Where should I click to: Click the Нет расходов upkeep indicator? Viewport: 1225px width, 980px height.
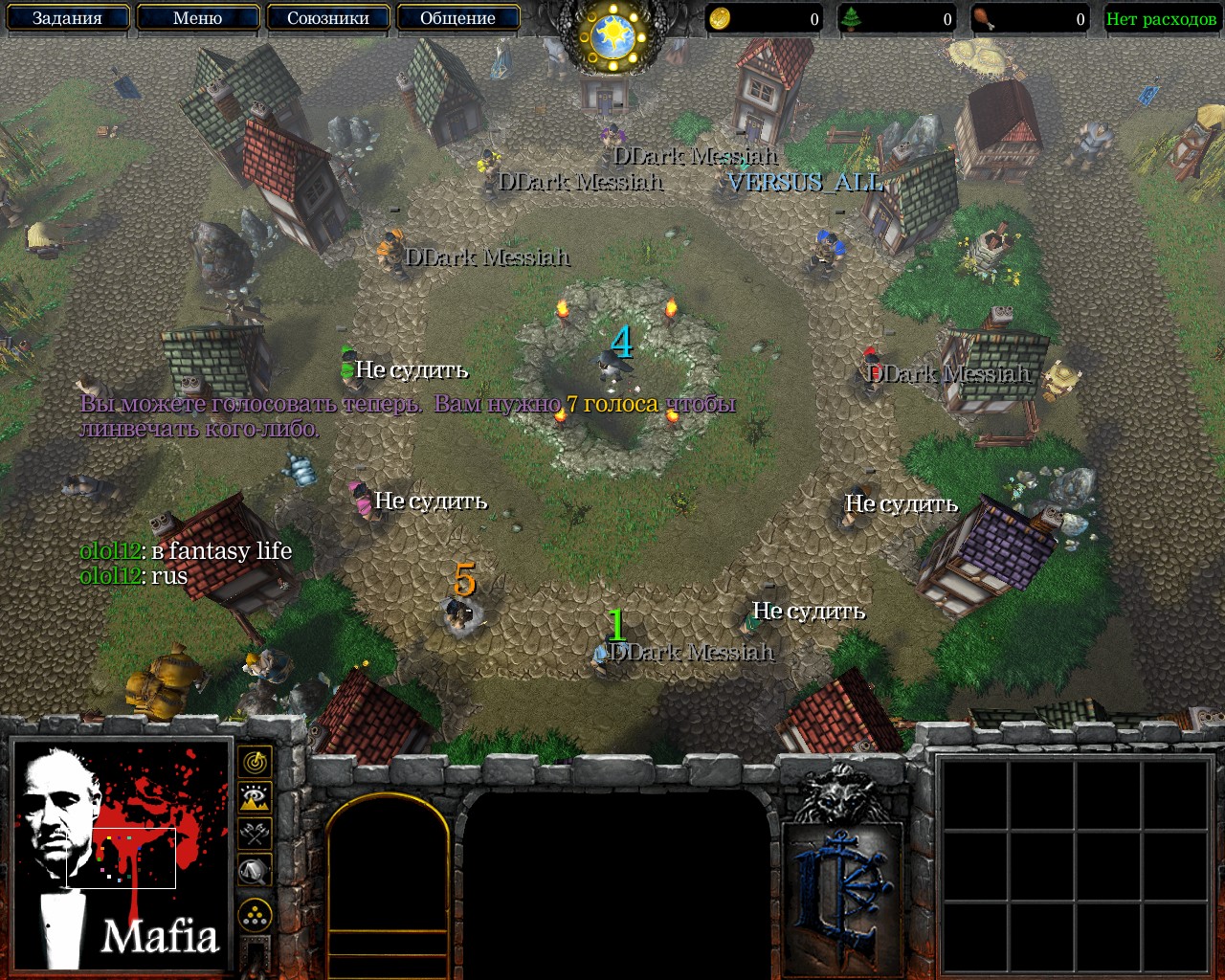click(1161, 19)
